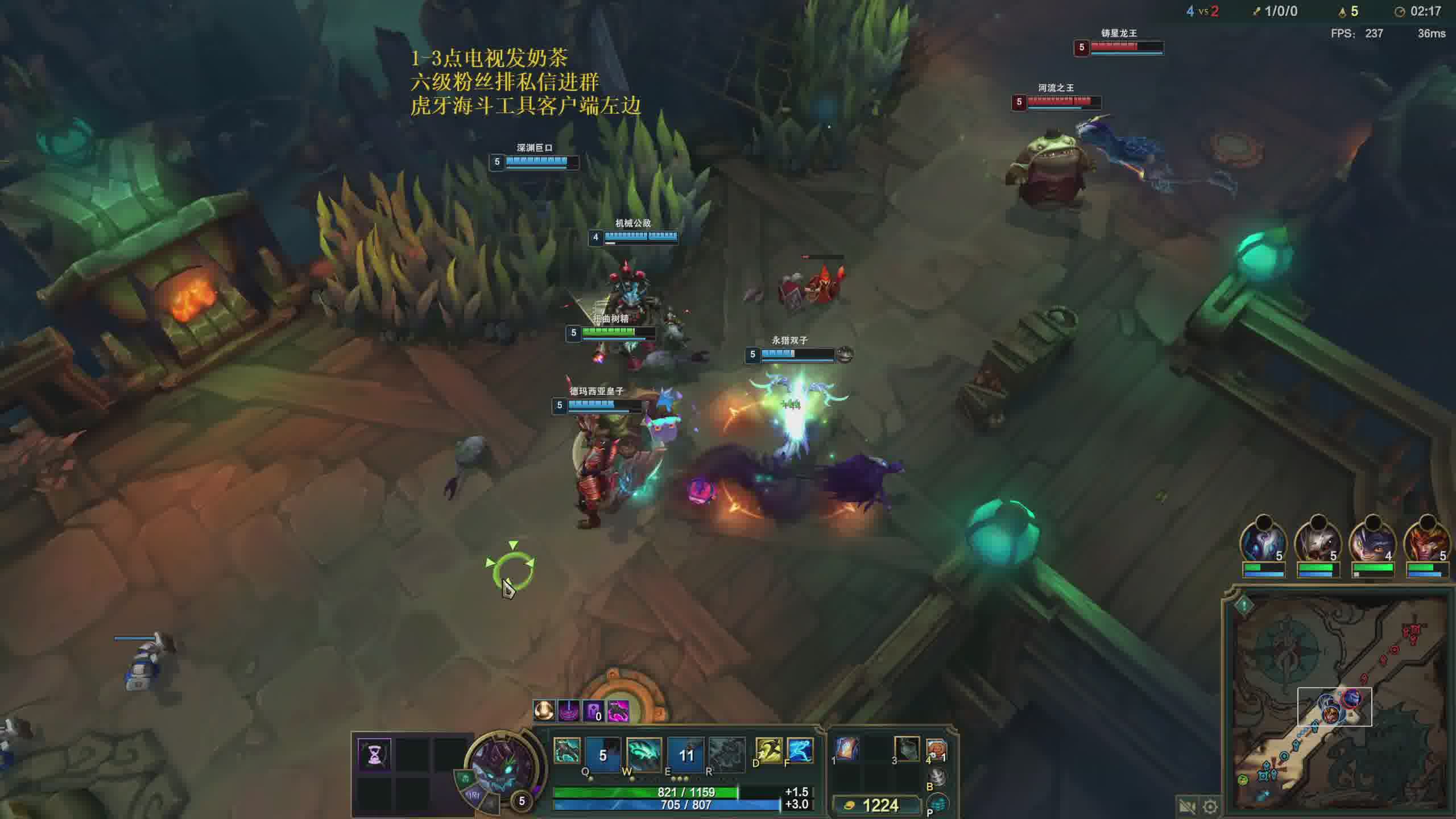The width and height of the screenshot is (1456, 819).
Task: Select the dark item in slot 3
Action: point(907,748)
